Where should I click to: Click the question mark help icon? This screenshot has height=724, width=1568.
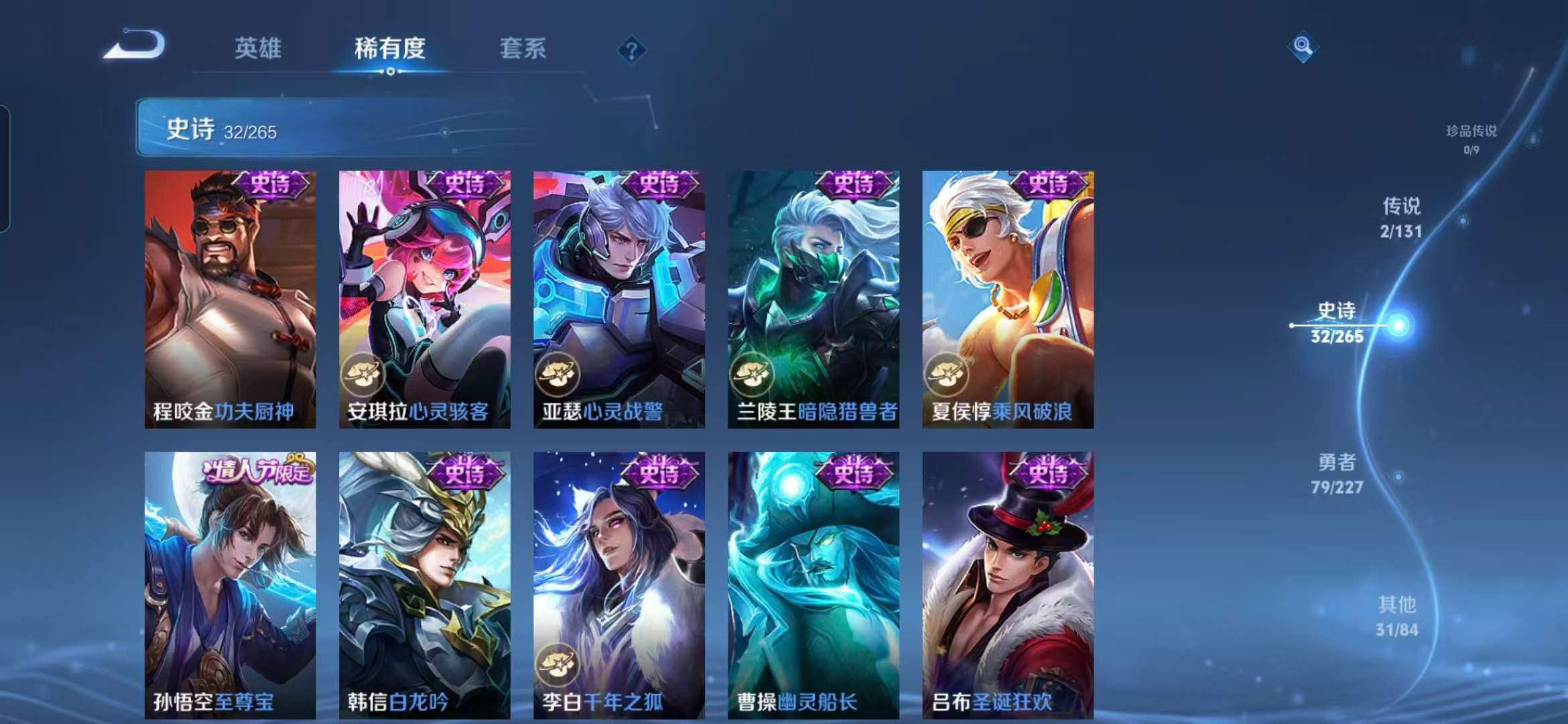coord(631,50)
